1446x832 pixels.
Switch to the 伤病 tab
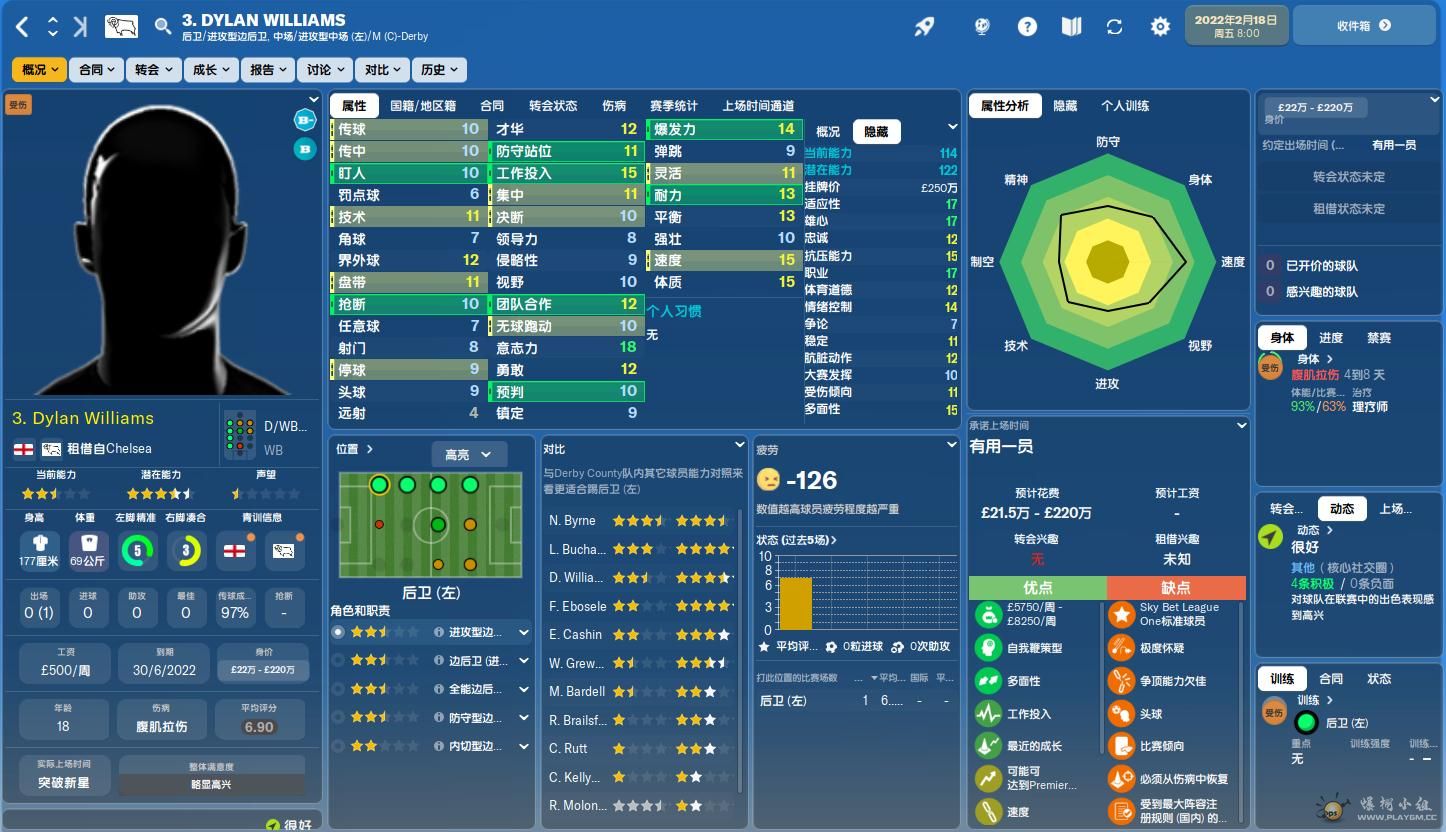click(614, 106)
